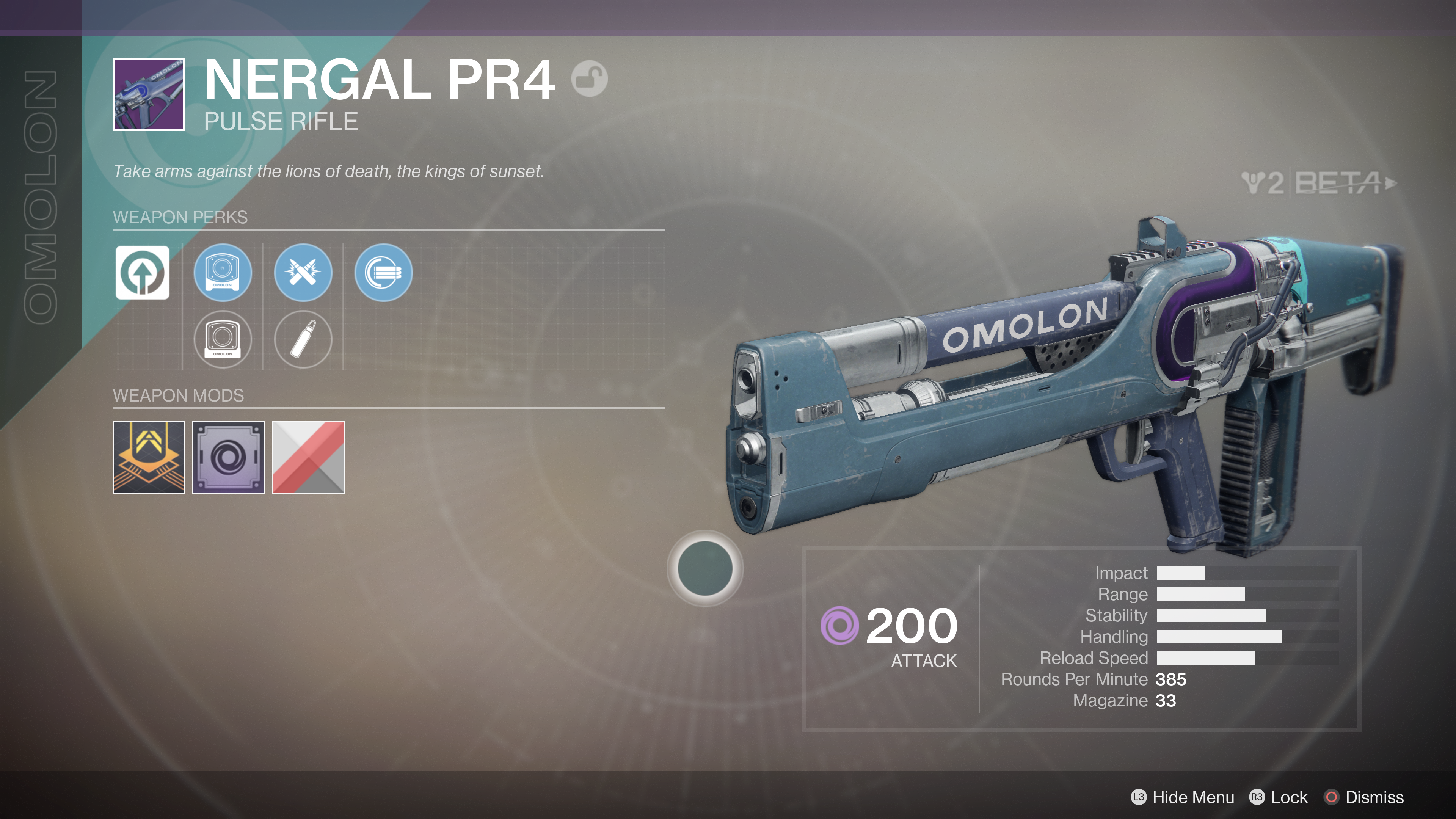This screenshot has width=1456, height=819.
Task: Select the red and white shader slot
Action: pyautogui.click(x=308, y=457)
